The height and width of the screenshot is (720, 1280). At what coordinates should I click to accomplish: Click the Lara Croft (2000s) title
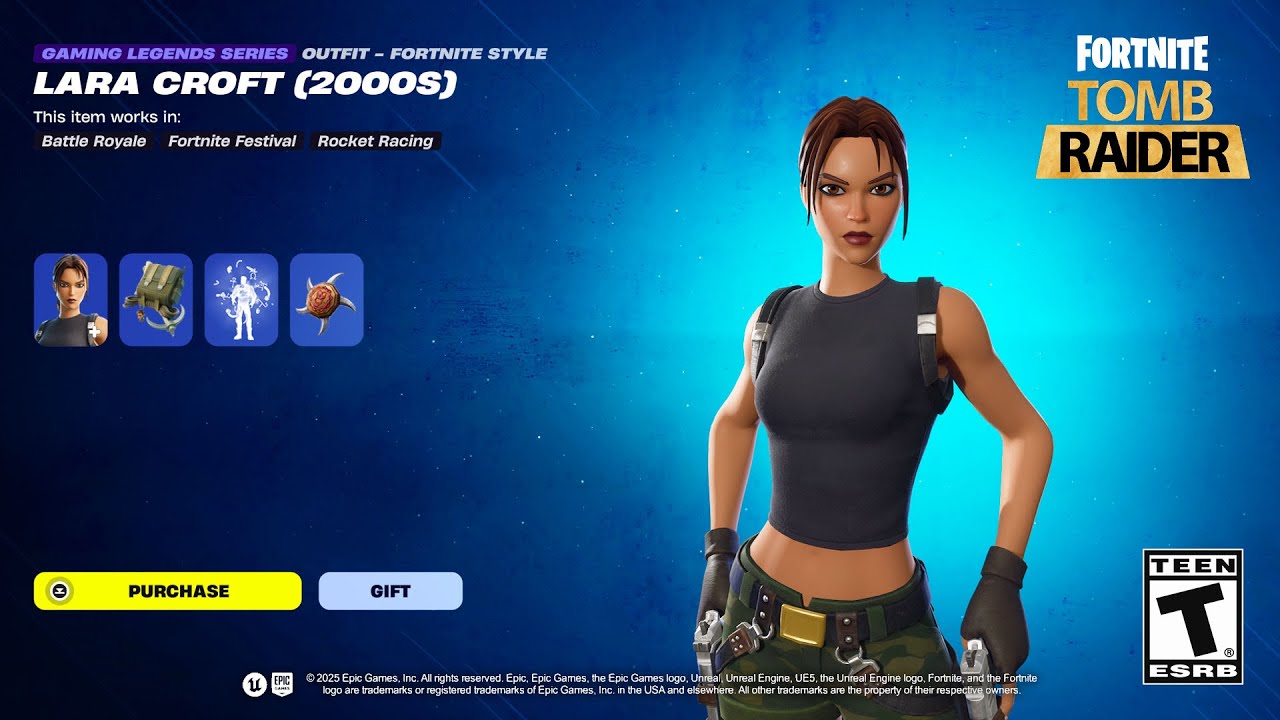(x=245, y=84)
